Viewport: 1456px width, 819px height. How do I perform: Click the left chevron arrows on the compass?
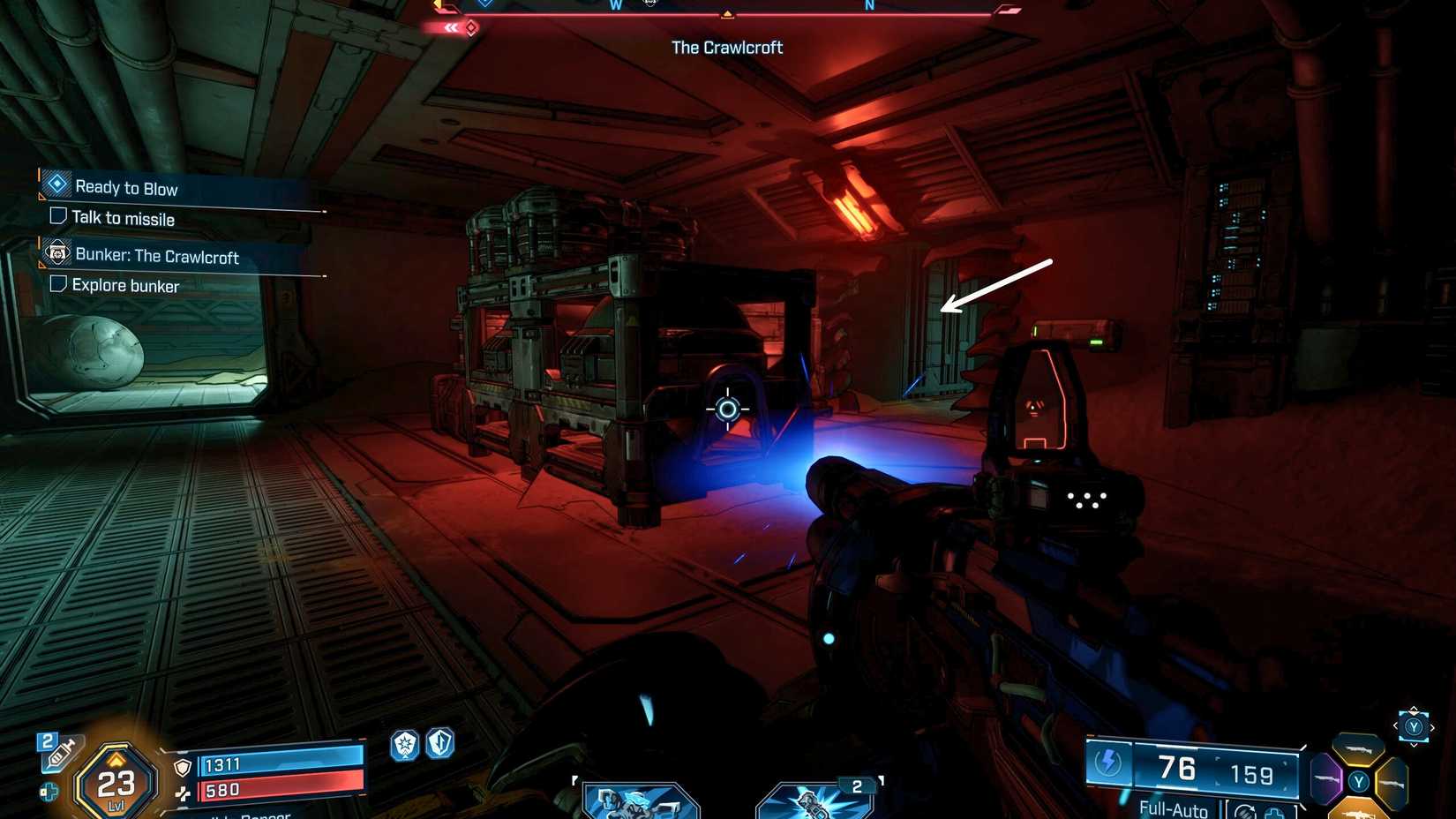pos(451,27)
